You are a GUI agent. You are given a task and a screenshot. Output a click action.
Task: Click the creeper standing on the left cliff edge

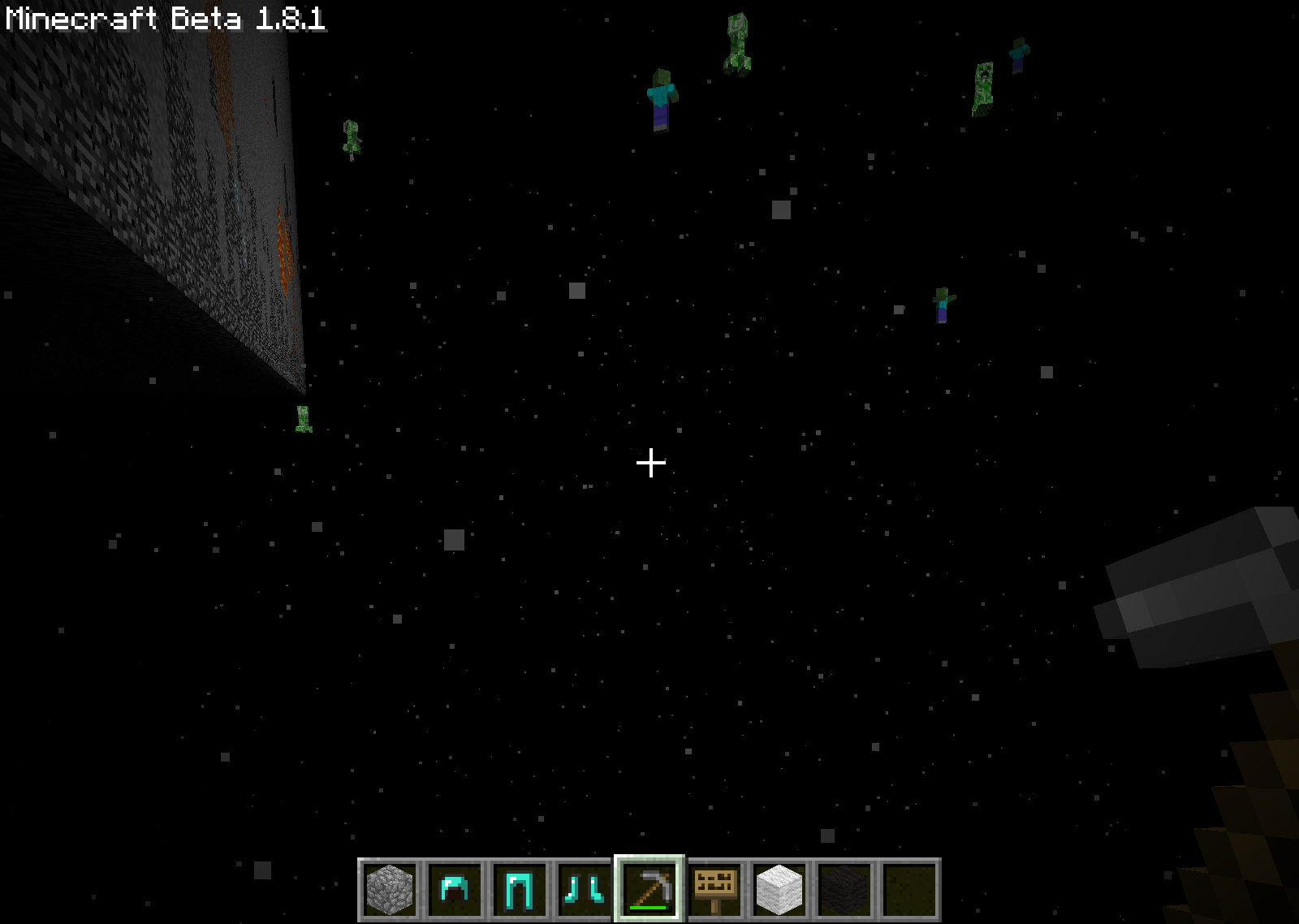303,421
